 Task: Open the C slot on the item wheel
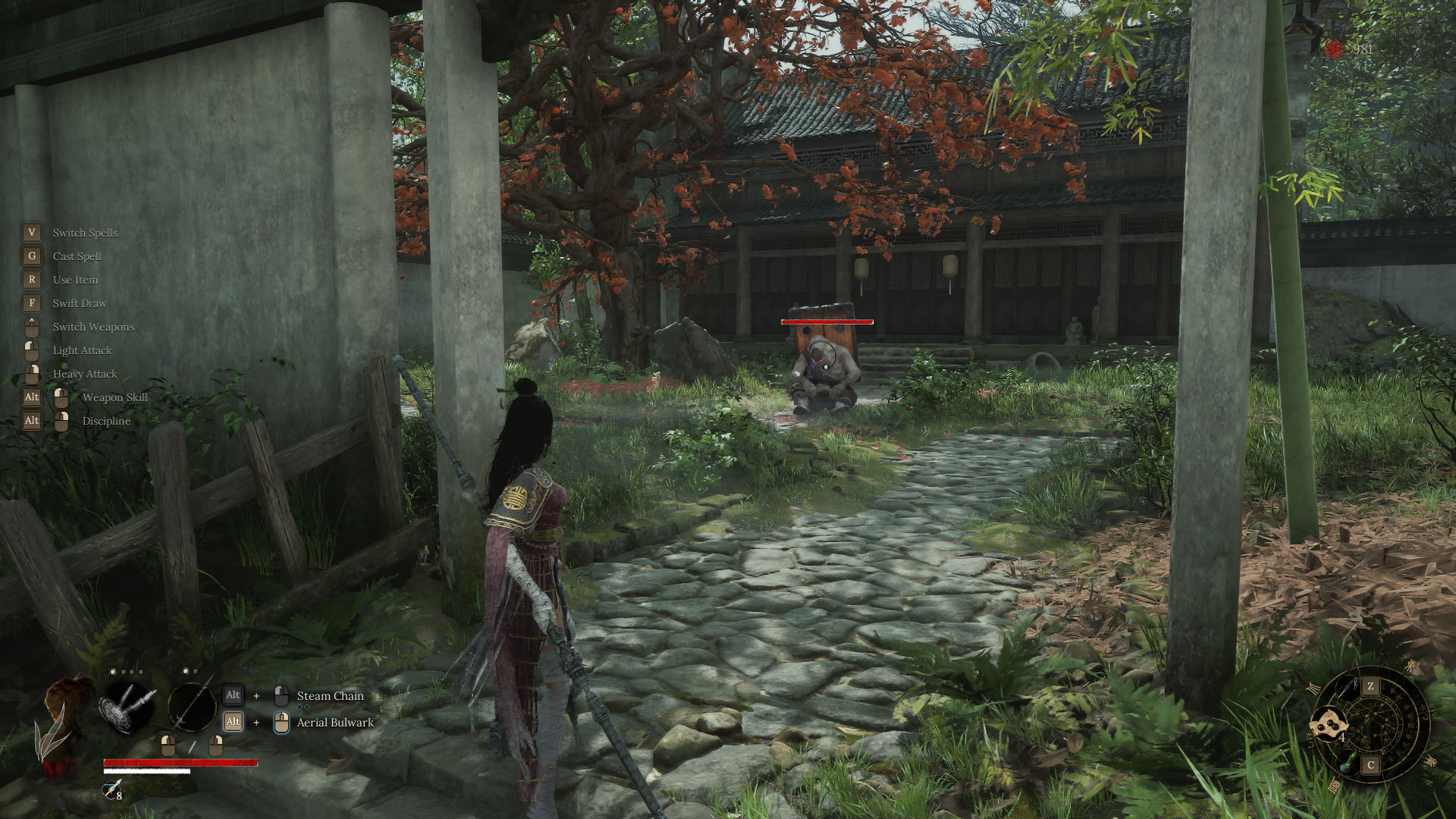pyautogui.click(x=1370, y=764)
